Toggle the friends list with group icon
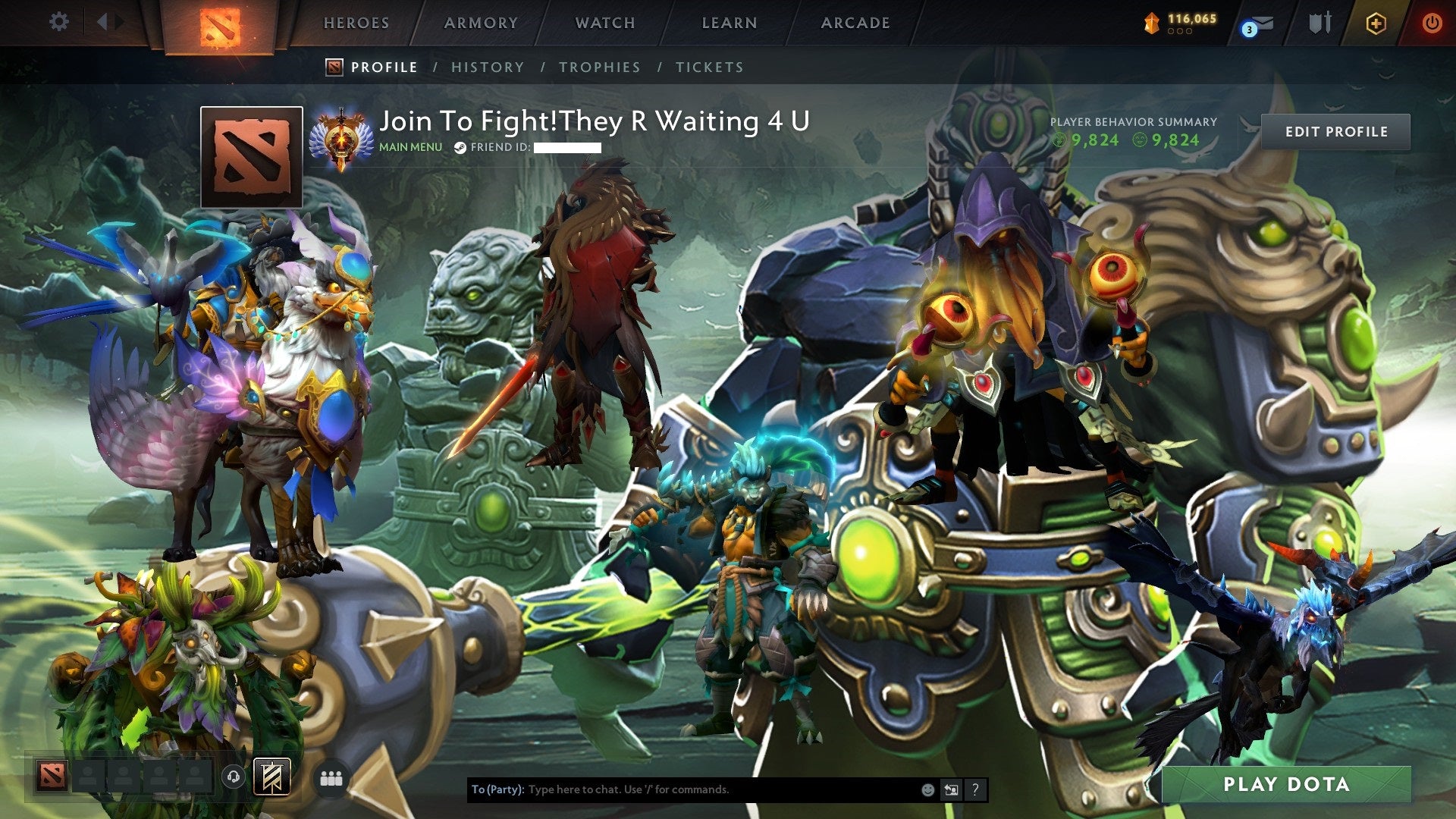Screen dimensions: 1456x819 [331, 778]
